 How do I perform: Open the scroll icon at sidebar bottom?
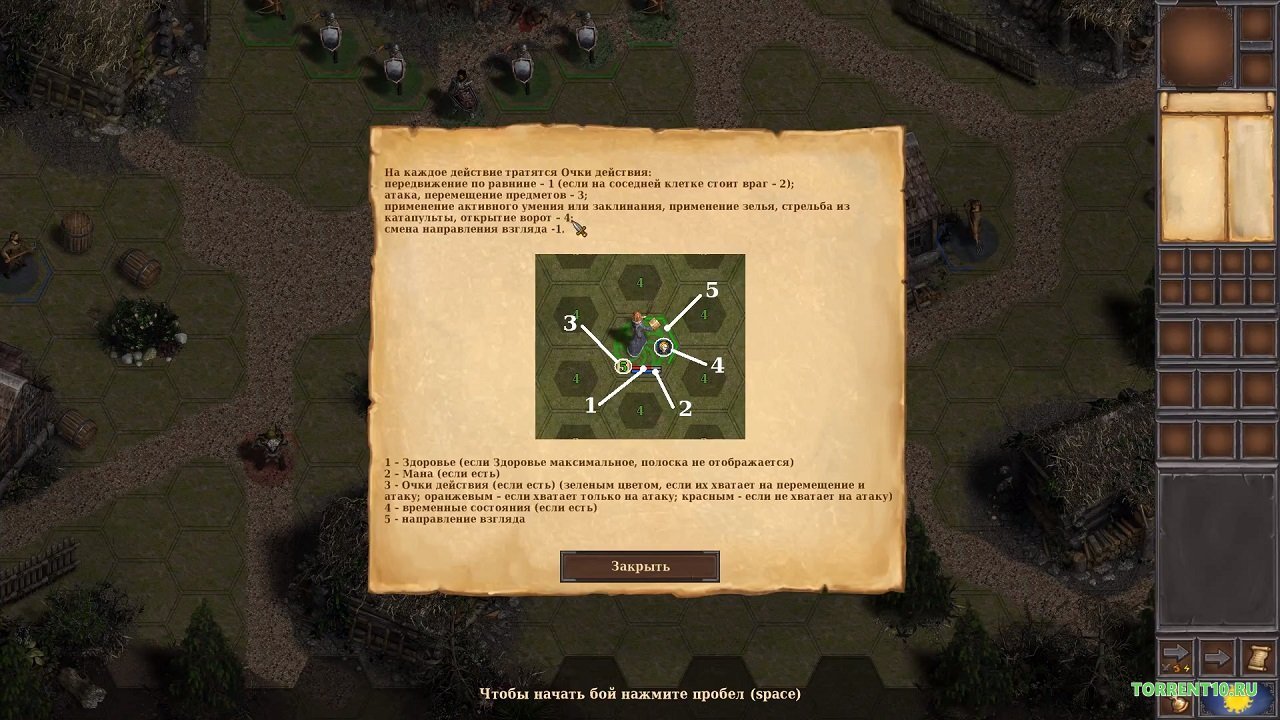click(1258, 656)
